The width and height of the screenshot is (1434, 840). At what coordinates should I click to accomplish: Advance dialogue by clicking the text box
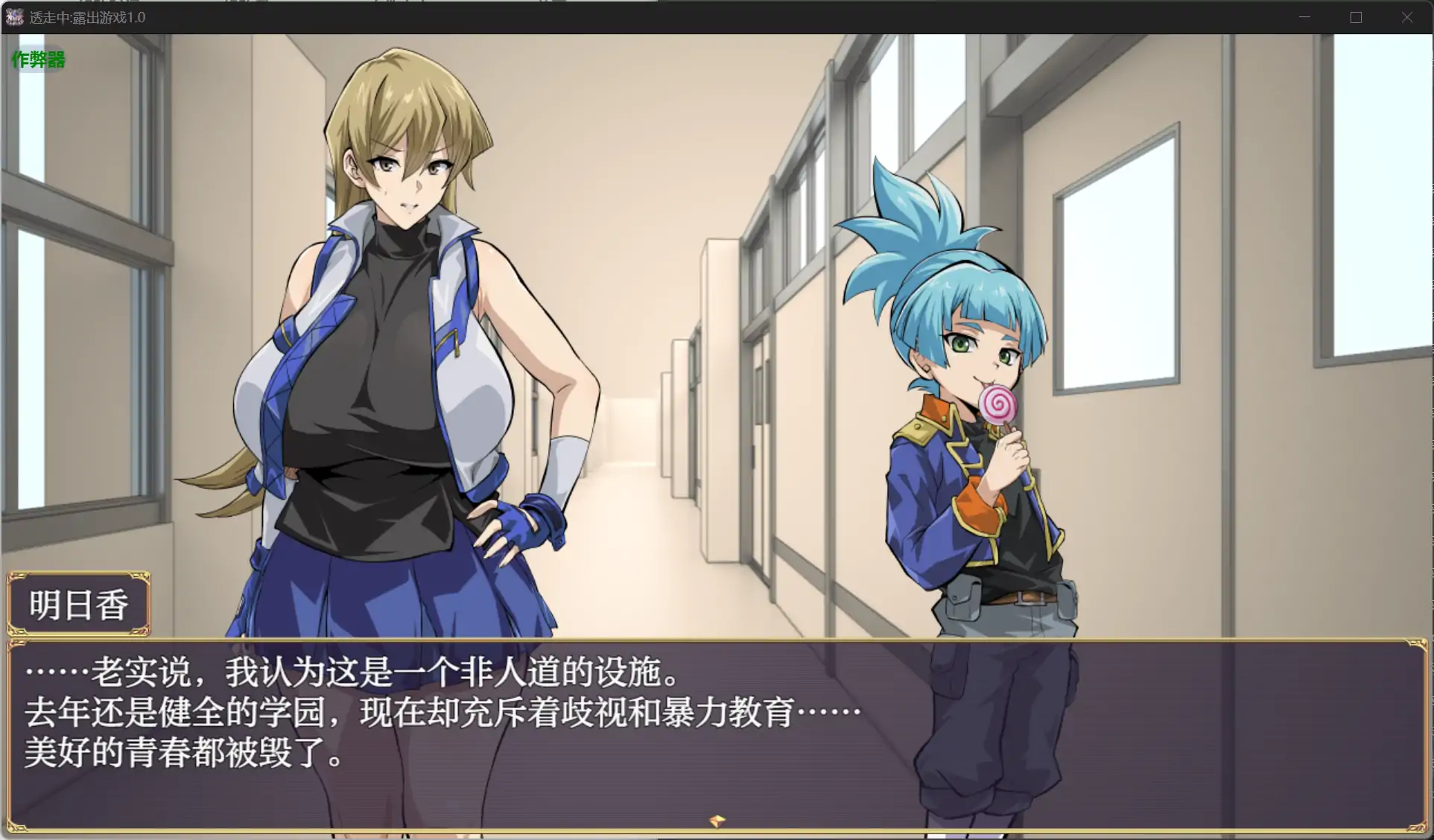pyautogui.click(x=715, y=737)
